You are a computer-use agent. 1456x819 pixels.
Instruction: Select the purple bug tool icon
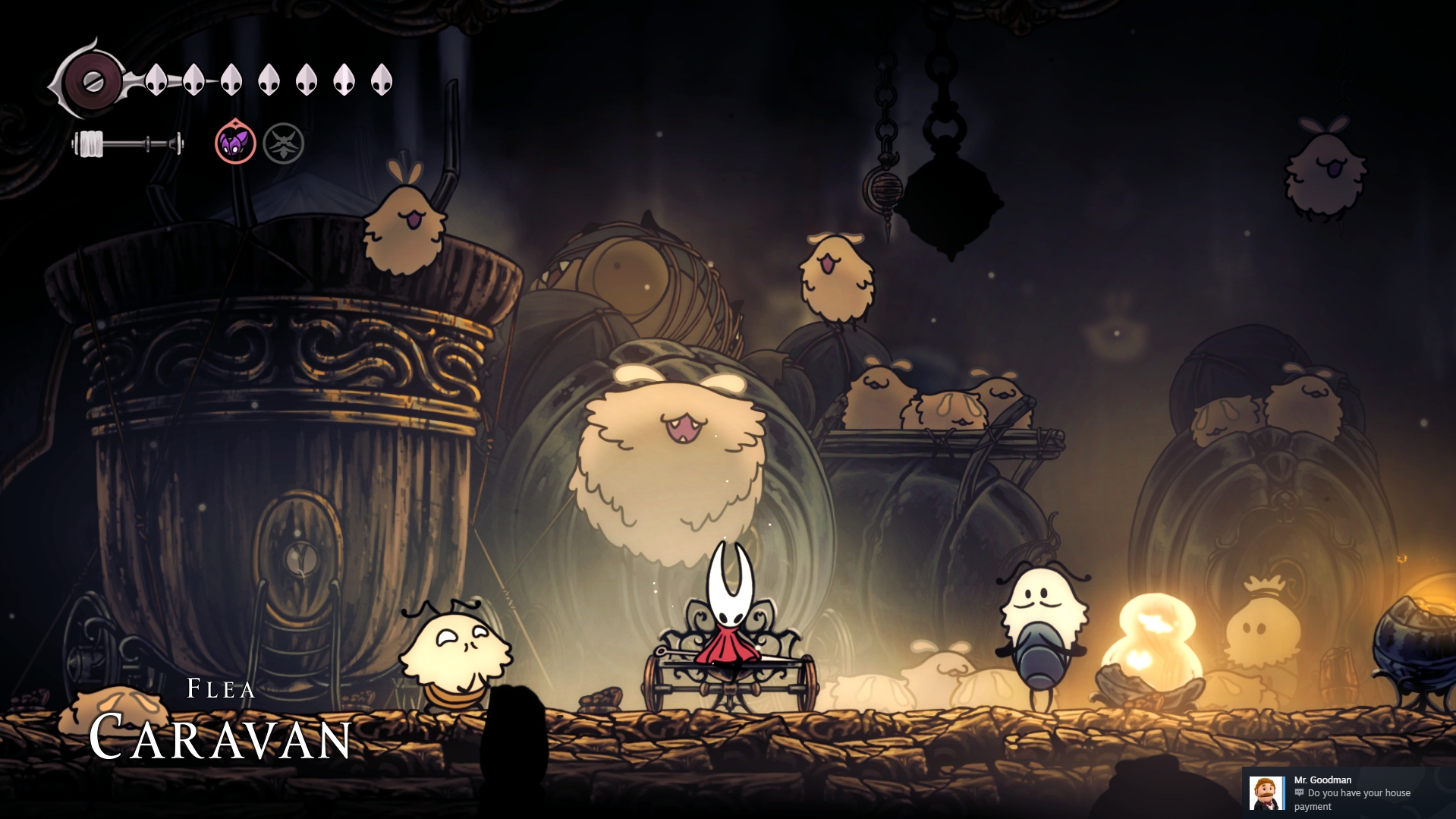point(235,143)
